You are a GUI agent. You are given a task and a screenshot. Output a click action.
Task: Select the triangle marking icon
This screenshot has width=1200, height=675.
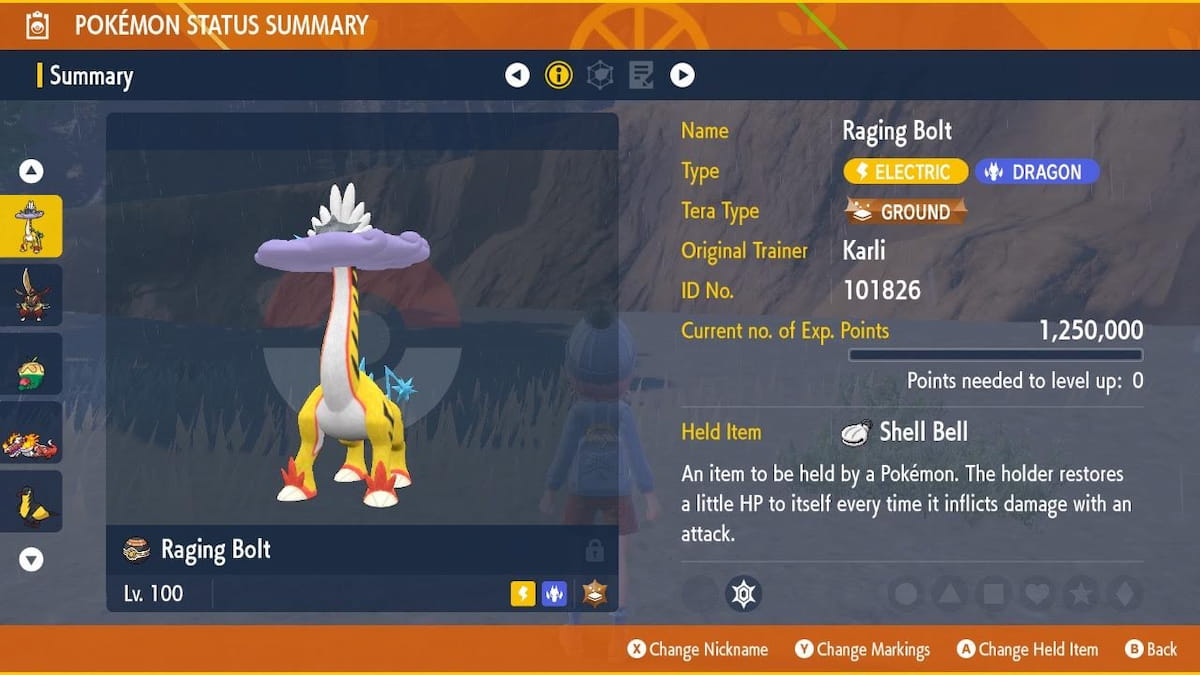tap(949, 594)
